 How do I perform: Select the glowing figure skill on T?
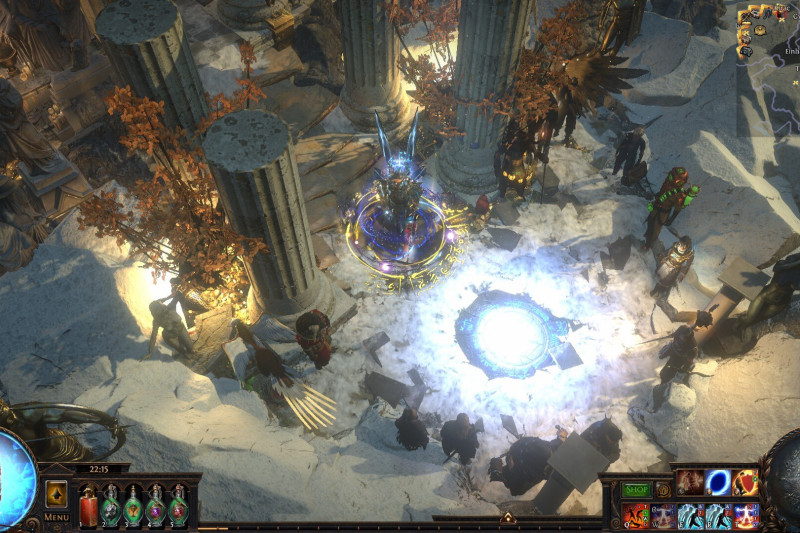tap(745, 515)
